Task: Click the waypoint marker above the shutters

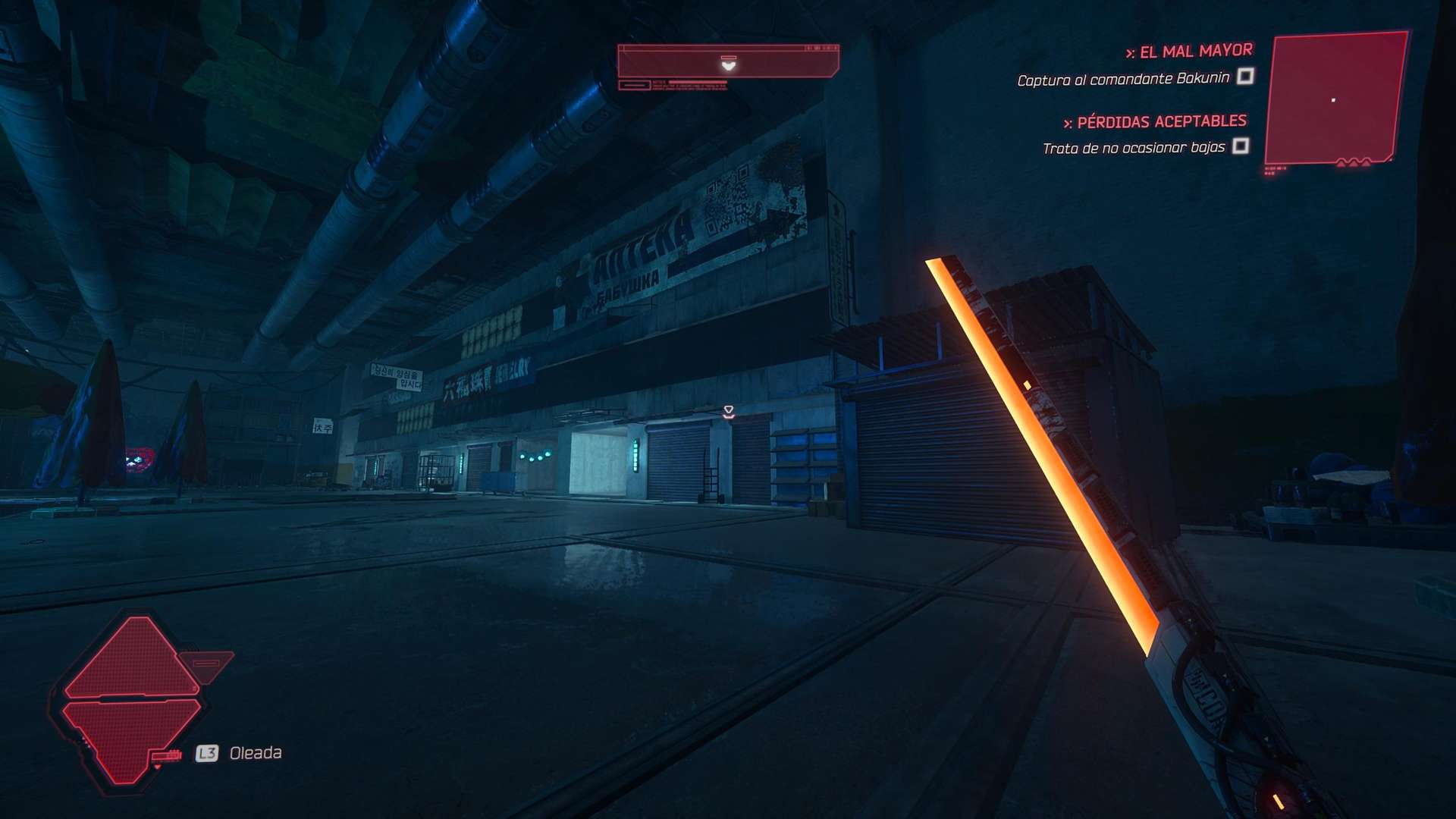Action: click(729, 412)
